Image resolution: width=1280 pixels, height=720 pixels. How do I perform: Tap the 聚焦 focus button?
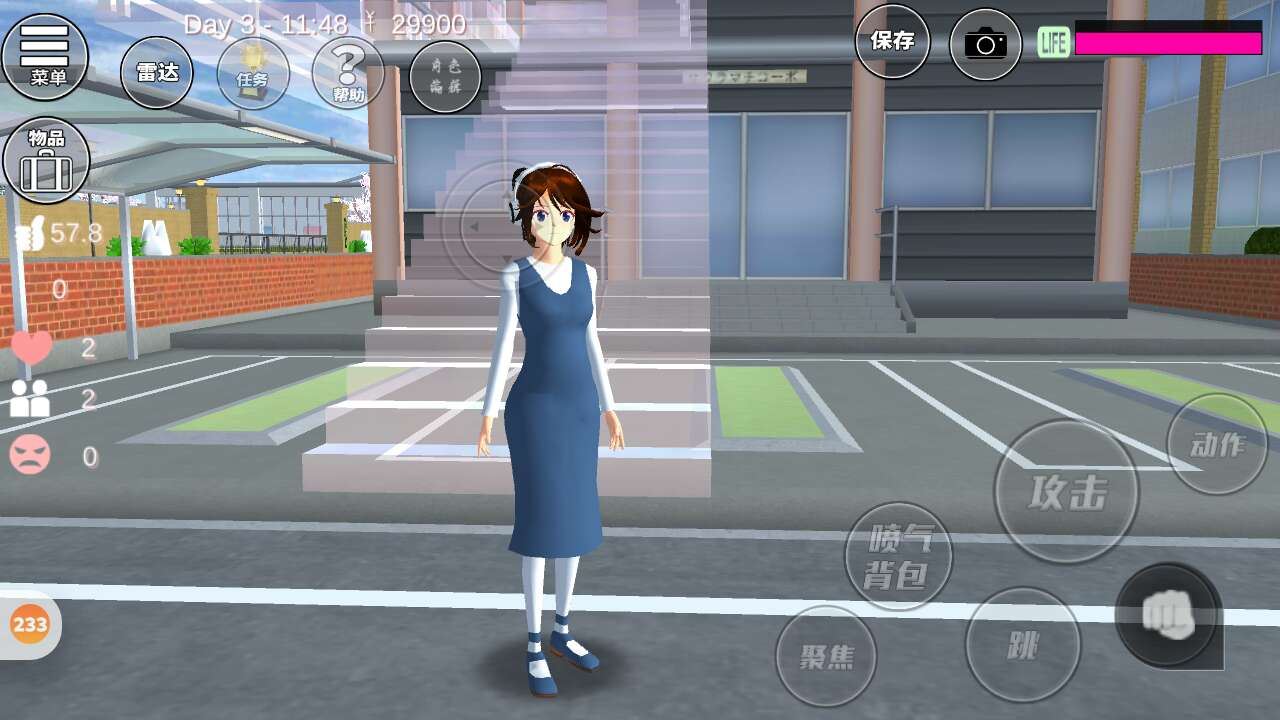click(x=826, y=656)
